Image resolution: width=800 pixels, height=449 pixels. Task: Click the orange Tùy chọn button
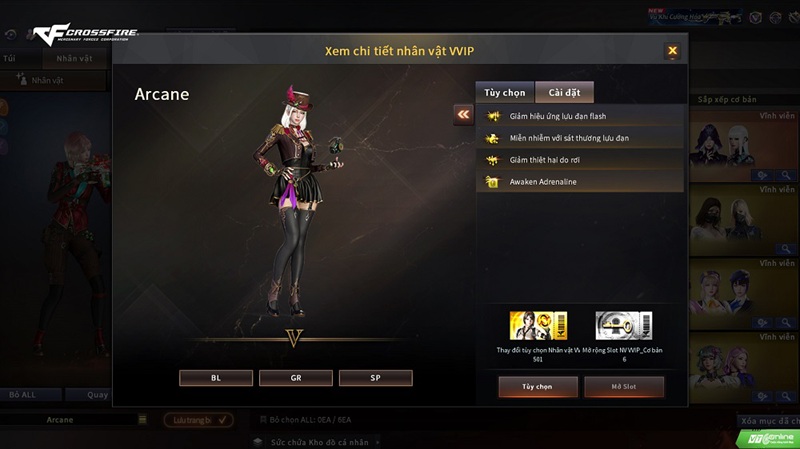(538, 385)
